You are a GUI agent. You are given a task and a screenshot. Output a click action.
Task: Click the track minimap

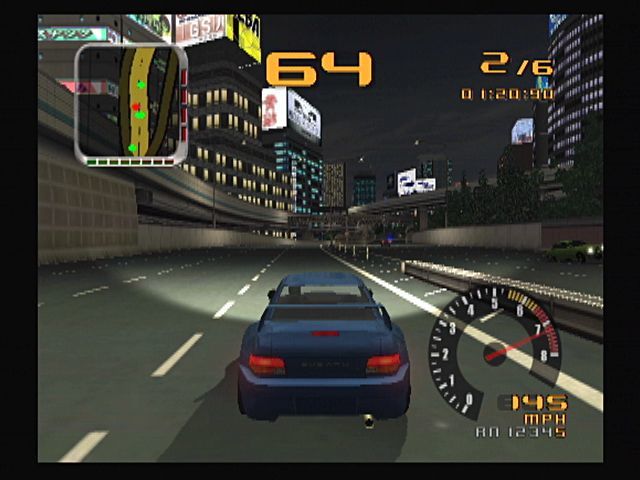(x=131, y=103)
